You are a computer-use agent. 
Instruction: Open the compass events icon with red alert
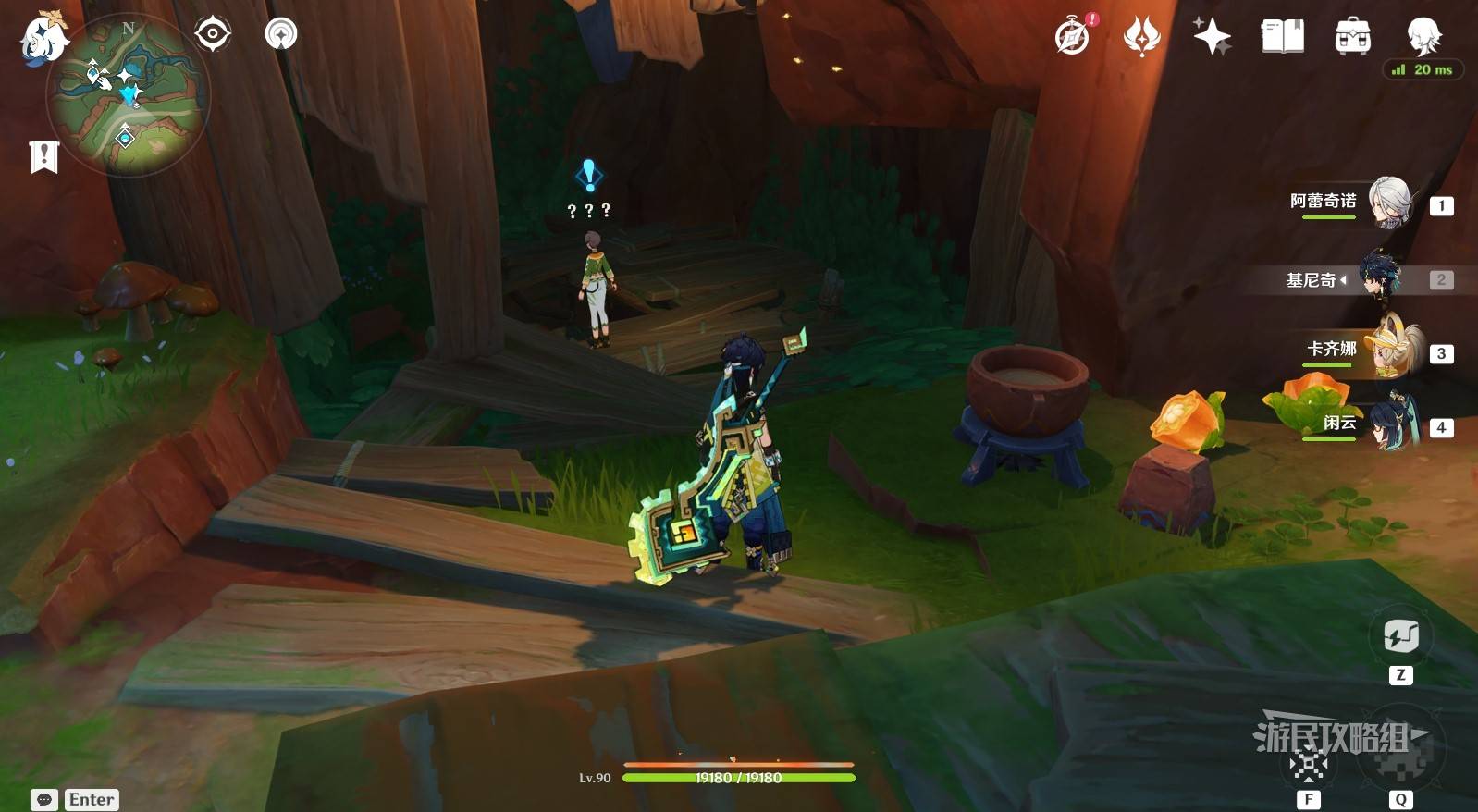click(x=1073, y=37)
